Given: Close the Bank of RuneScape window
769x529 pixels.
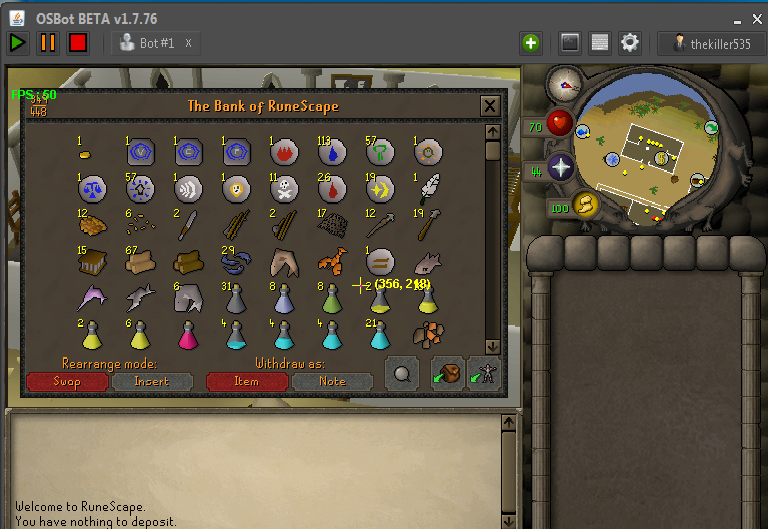Looking at the screenshot, I should [x=490, y=106].
